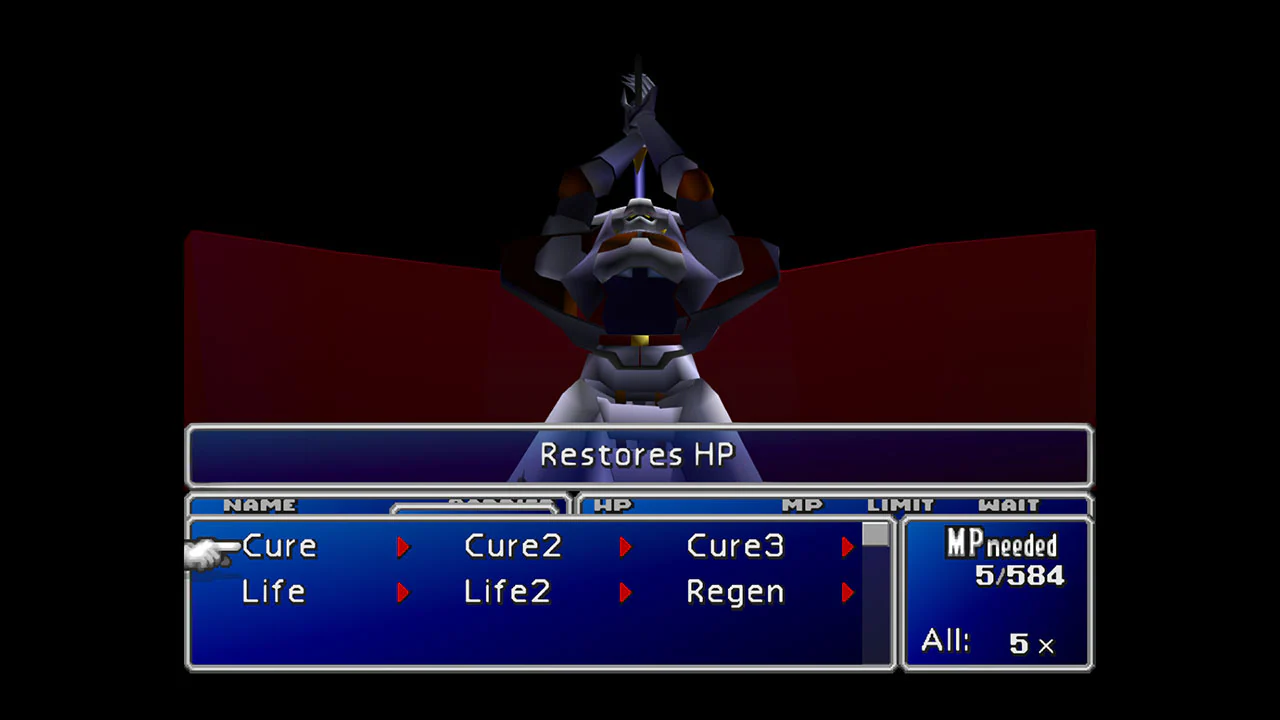Viewport: 1280px width, 720px height.
Task: Click the red arrow beside Life
Action: click(x=403, y=592)
